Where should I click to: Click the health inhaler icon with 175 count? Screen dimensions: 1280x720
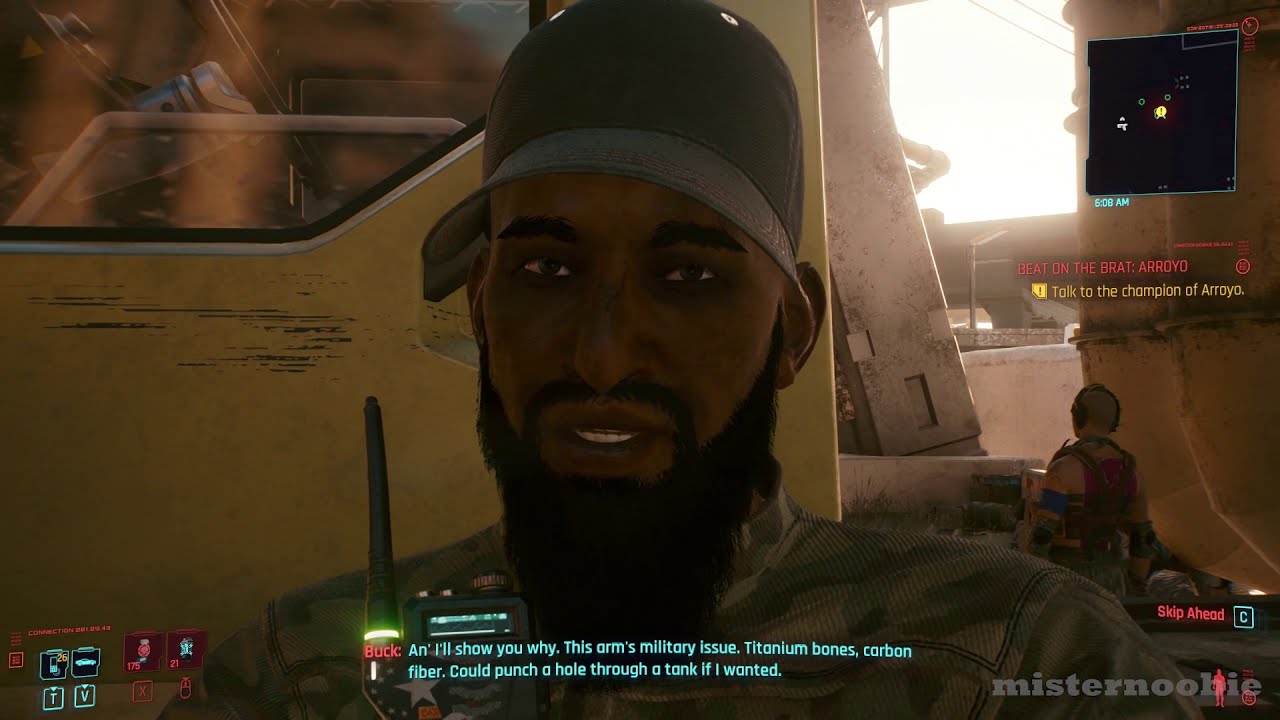[x=143, y=650]
